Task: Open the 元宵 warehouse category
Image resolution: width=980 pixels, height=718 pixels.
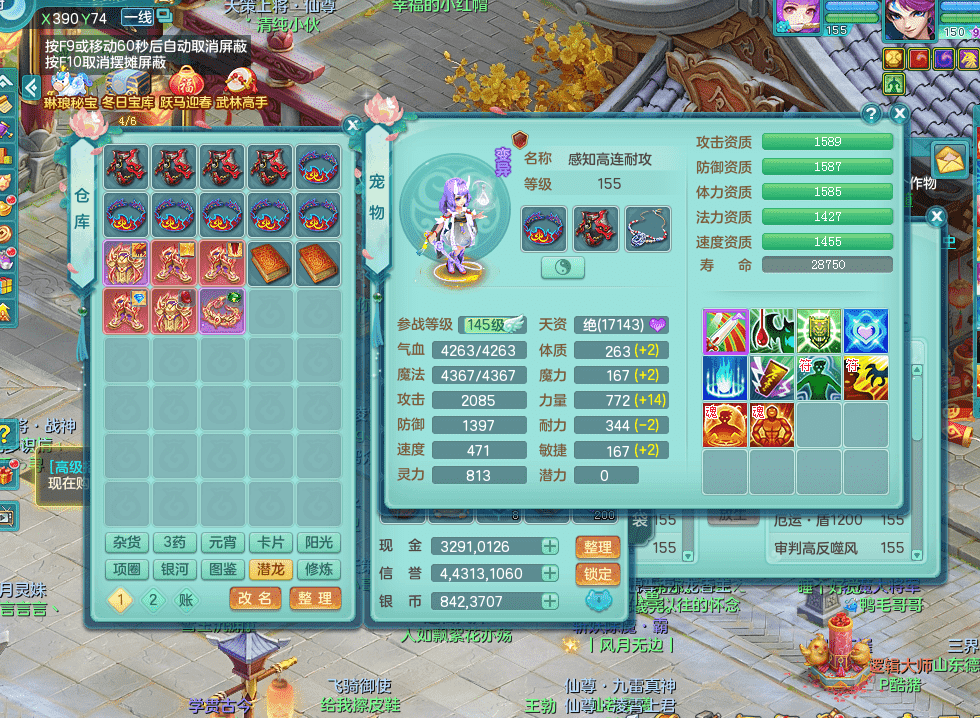Action: tap(223, 543)
